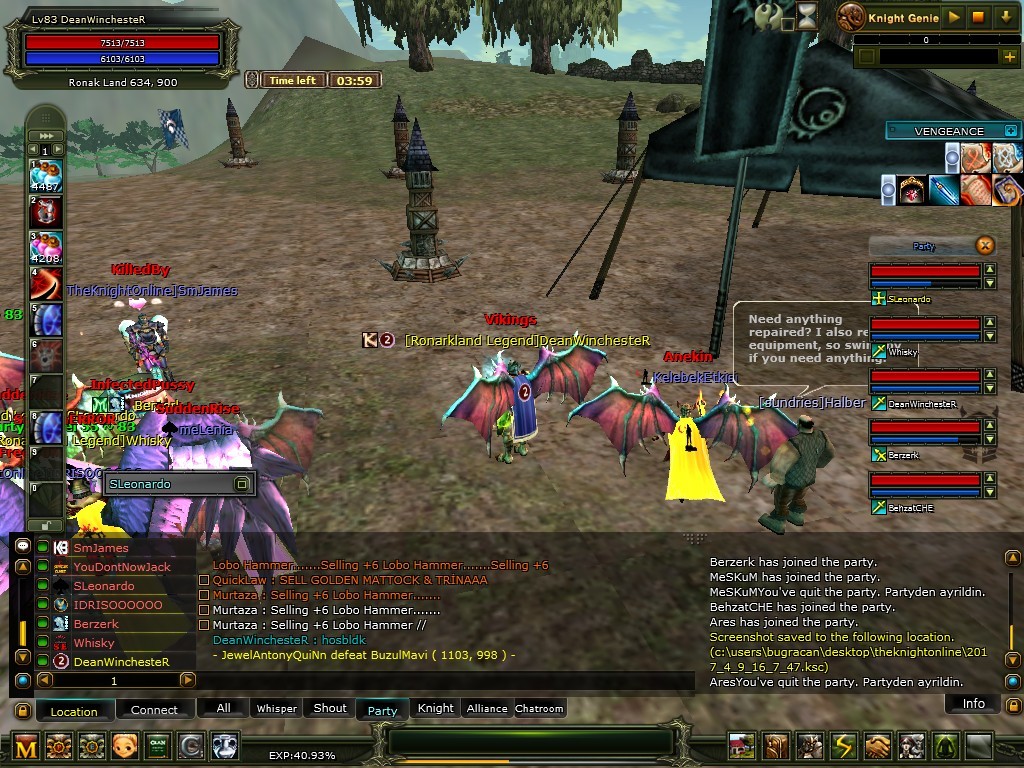Select Berzerk in the online players list
Viewport: 1024px width, 768px height.
coord(96,624)
